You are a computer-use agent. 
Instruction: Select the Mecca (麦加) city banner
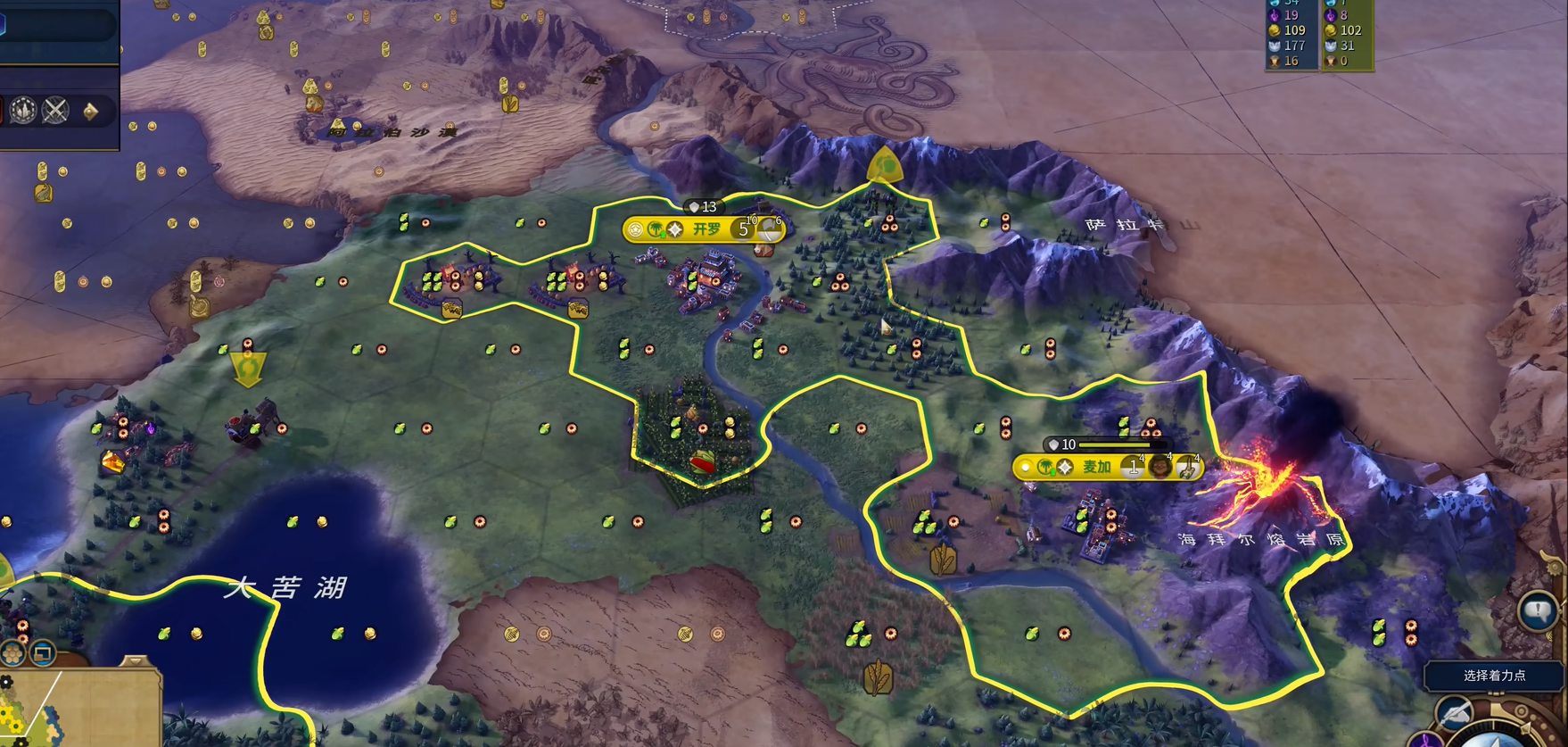(x=1097, y=467)
